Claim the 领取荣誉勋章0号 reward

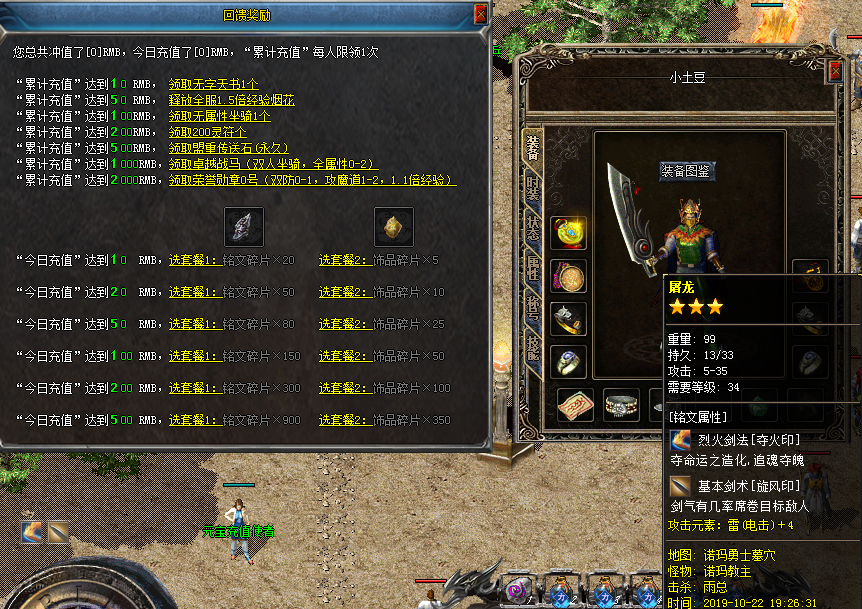tap(312, 180)
